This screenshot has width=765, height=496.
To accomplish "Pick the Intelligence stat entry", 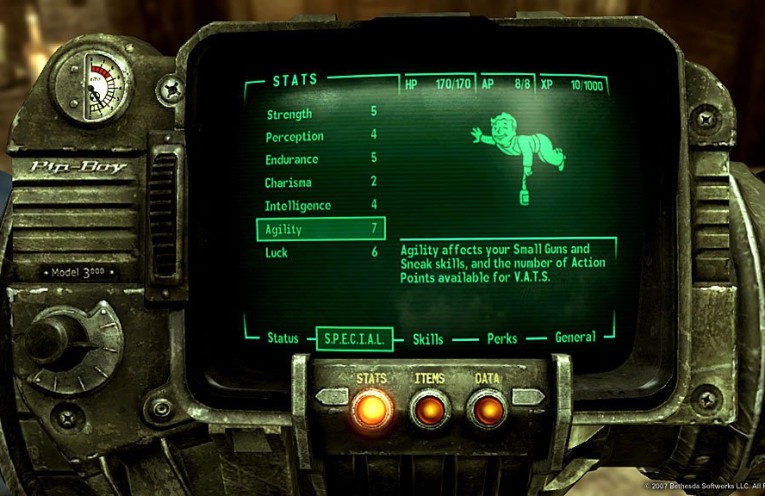I will [x=297, y=206].
